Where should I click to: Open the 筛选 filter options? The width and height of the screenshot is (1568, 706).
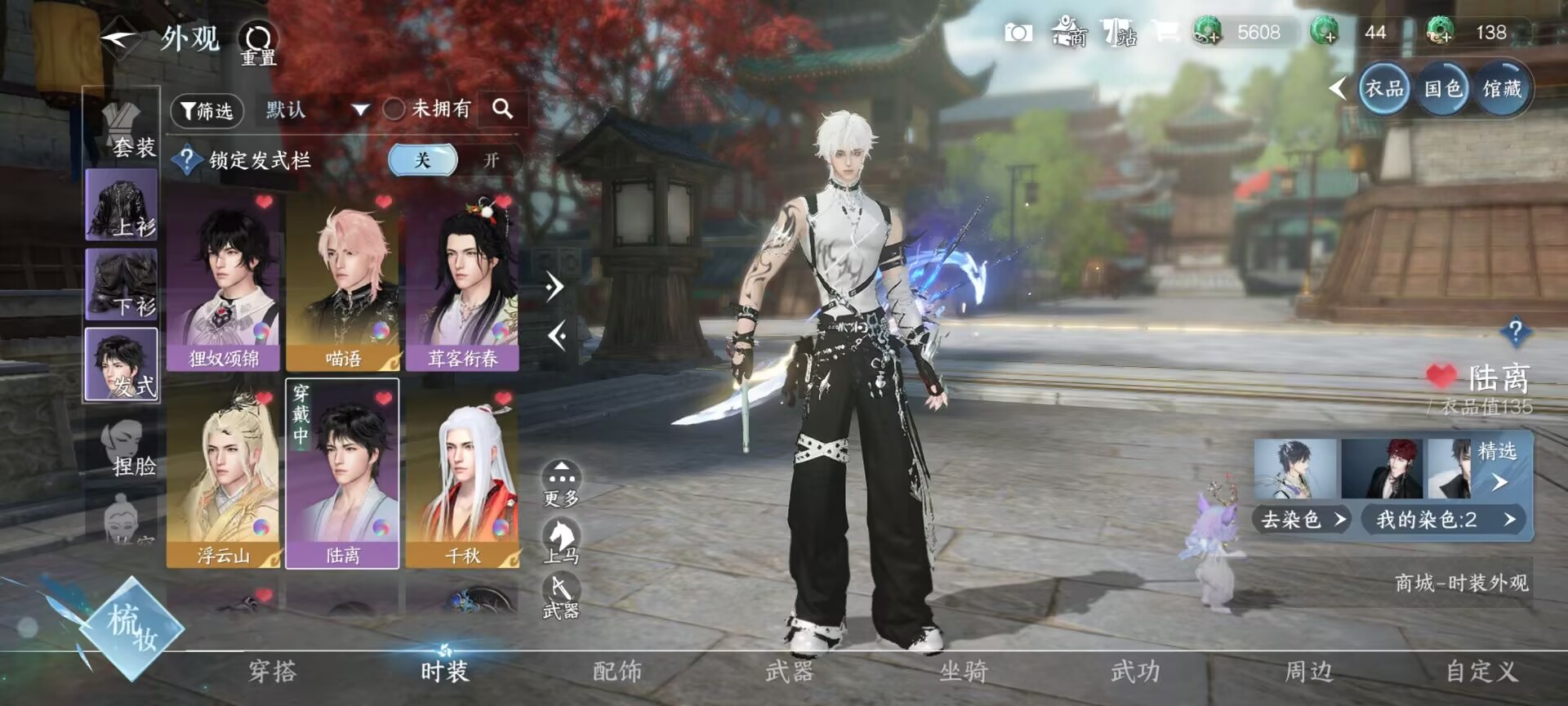coord(207,110)
